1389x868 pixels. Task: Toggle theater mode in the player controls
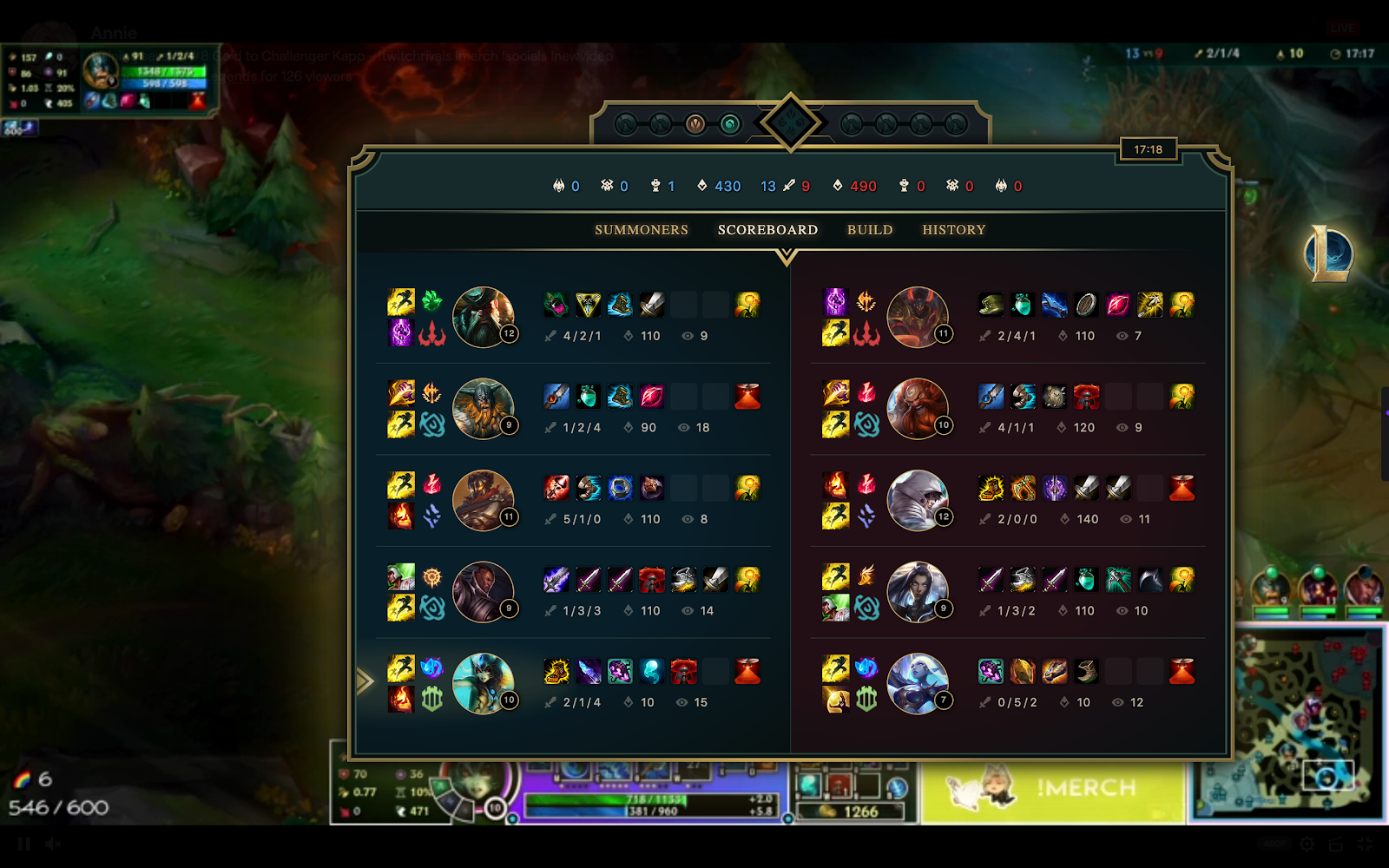[x=1329, y=843]
